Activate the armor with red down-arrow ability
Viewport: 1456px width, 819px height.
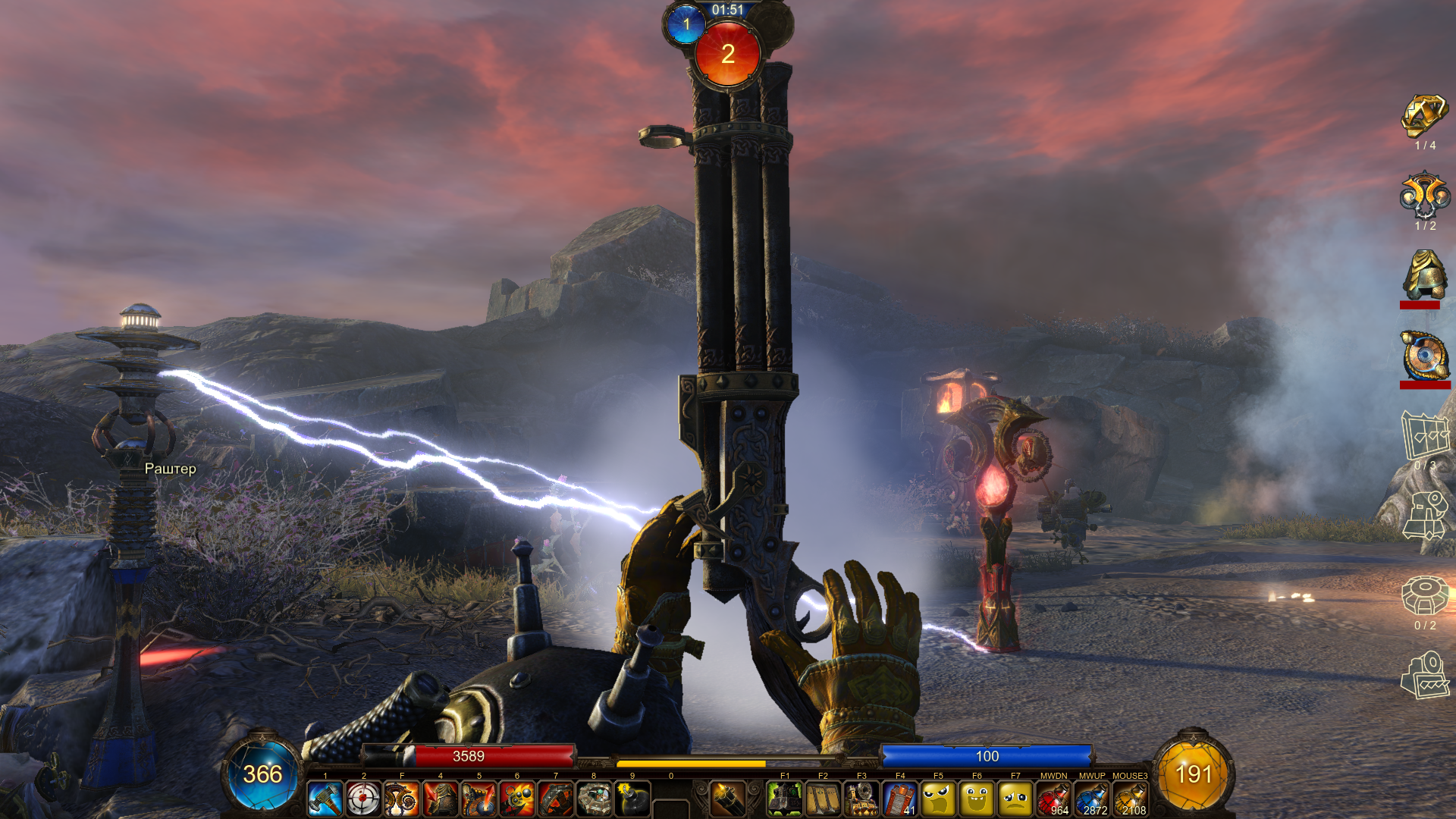(441, 799)
